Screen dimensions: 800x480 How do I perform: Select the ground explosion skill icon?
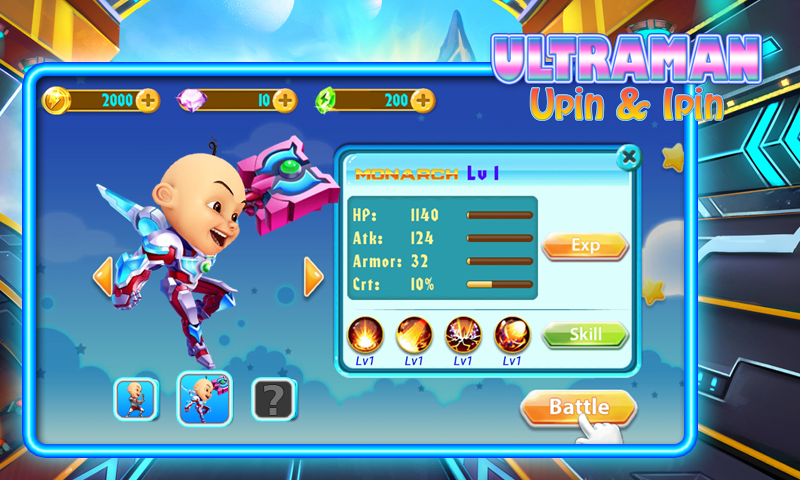365,334
